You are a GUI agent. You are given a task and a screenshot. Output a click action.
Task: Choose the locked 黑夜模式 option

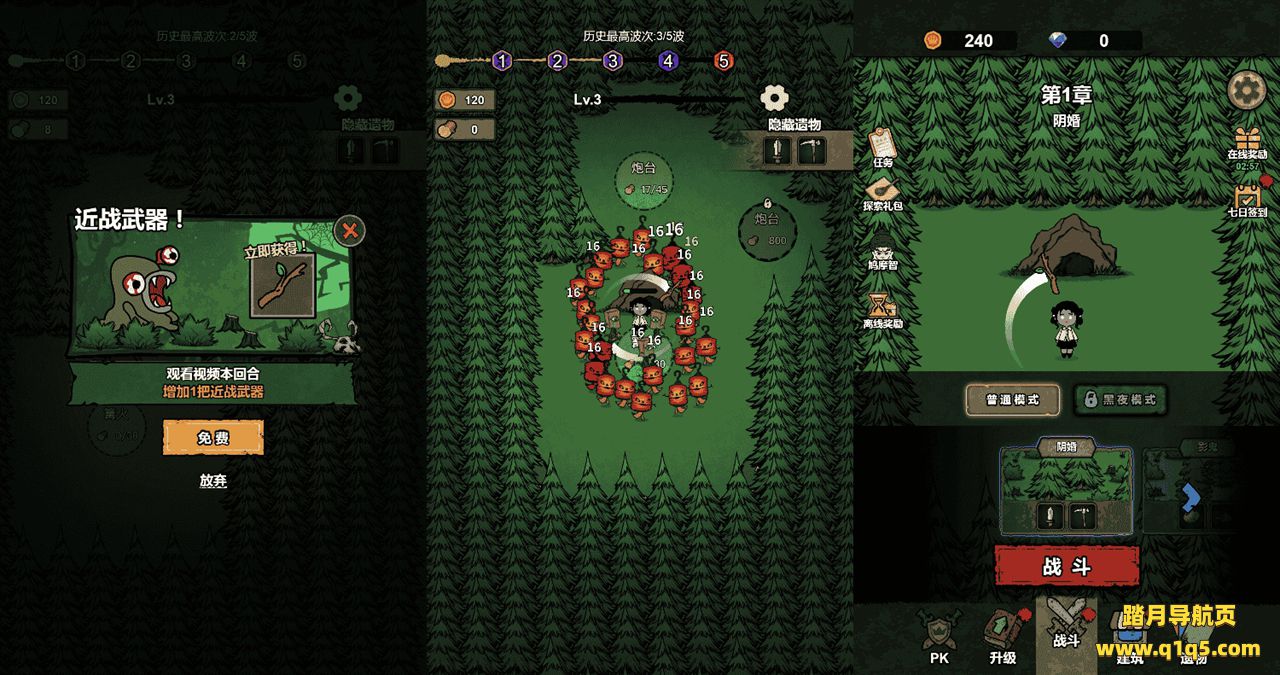tap(1120, 400)
